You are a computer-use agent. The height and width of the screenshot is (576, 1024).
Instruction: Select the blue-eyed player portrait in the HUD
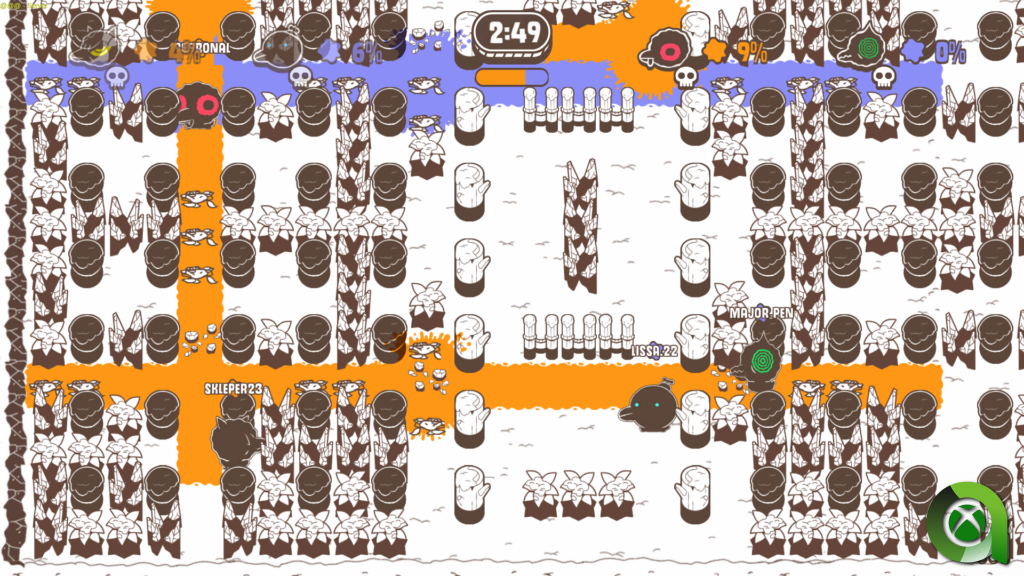pos(281,50)
